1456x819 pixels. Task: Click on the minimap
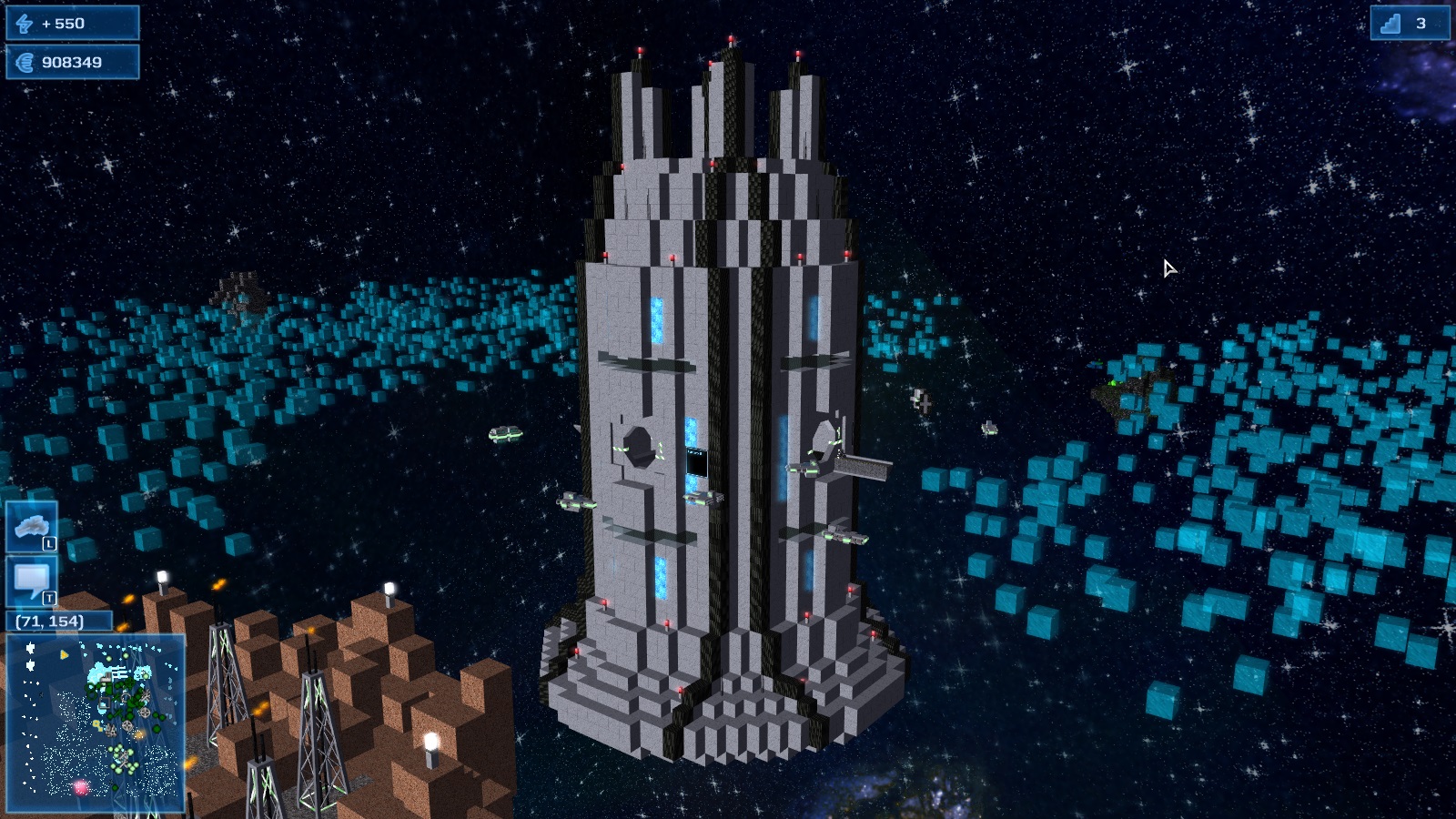[x=96, y=723]
